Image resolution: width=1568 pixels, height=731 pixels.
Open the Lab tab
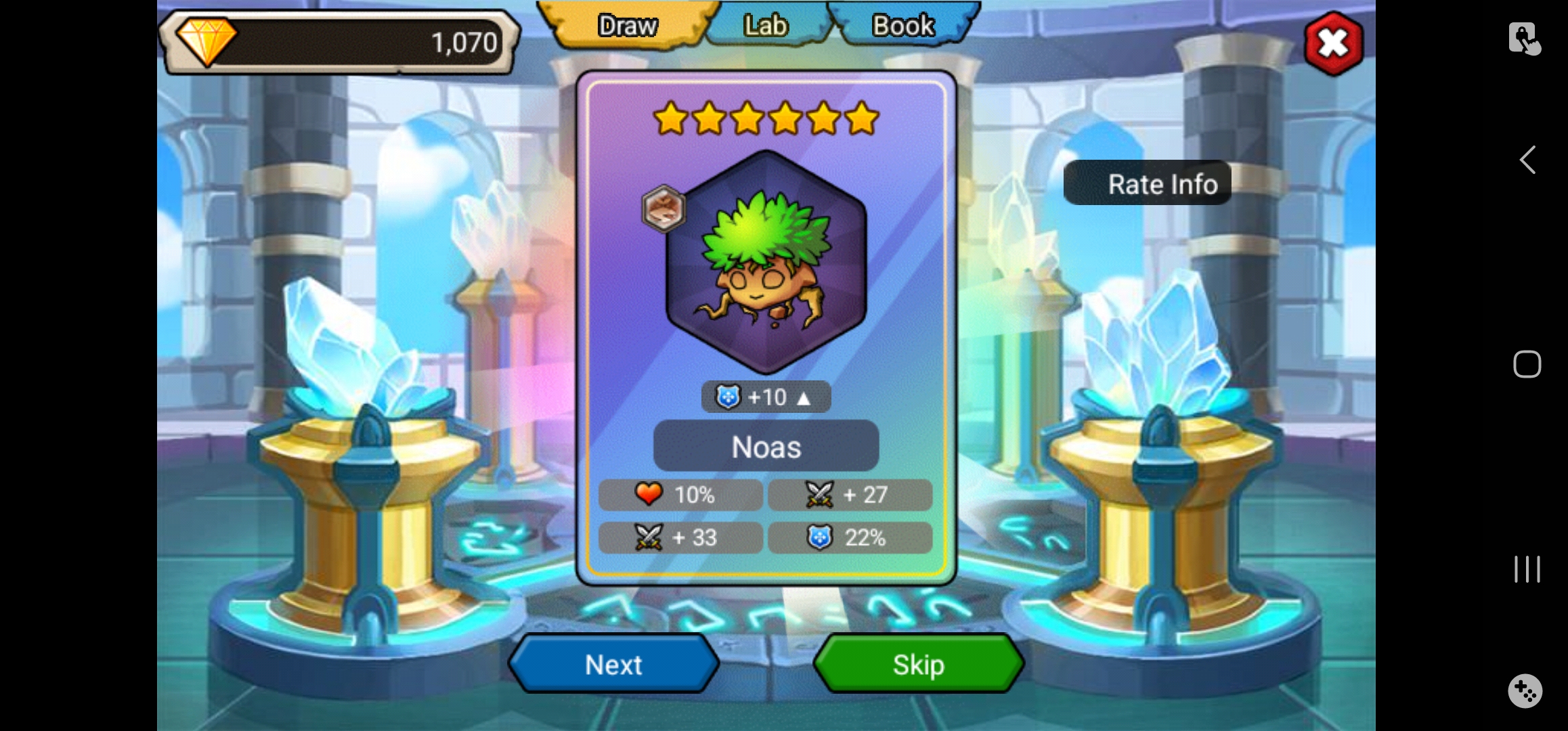tap(766, 26)
